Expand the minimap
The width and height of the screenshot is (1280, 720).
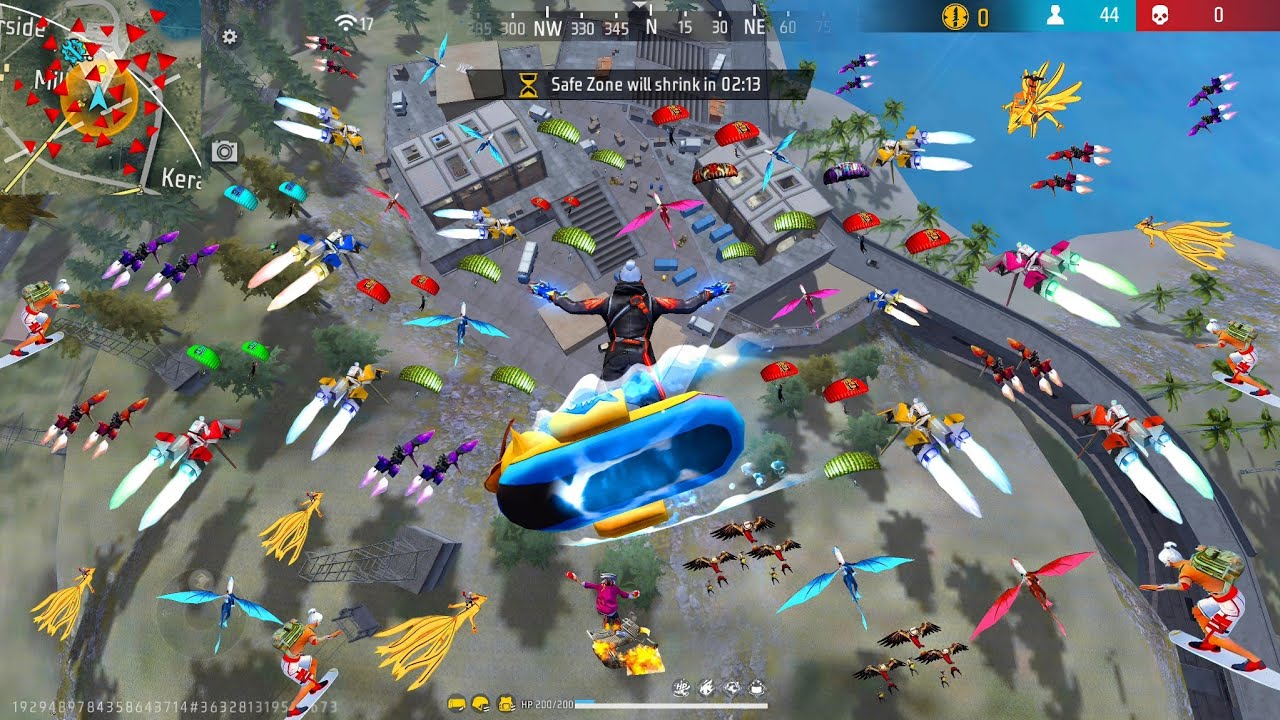(100, 96)
